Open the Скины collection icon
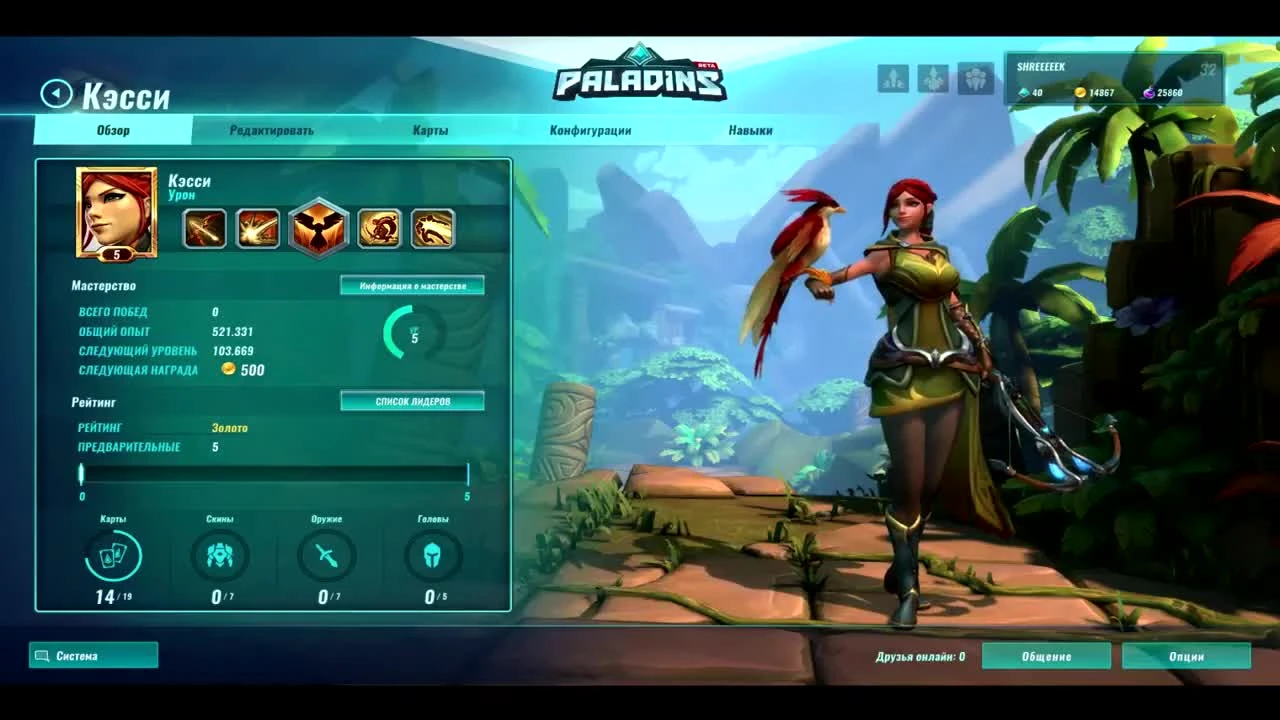This screenshot has width=1280, height=720. [219, 556]
